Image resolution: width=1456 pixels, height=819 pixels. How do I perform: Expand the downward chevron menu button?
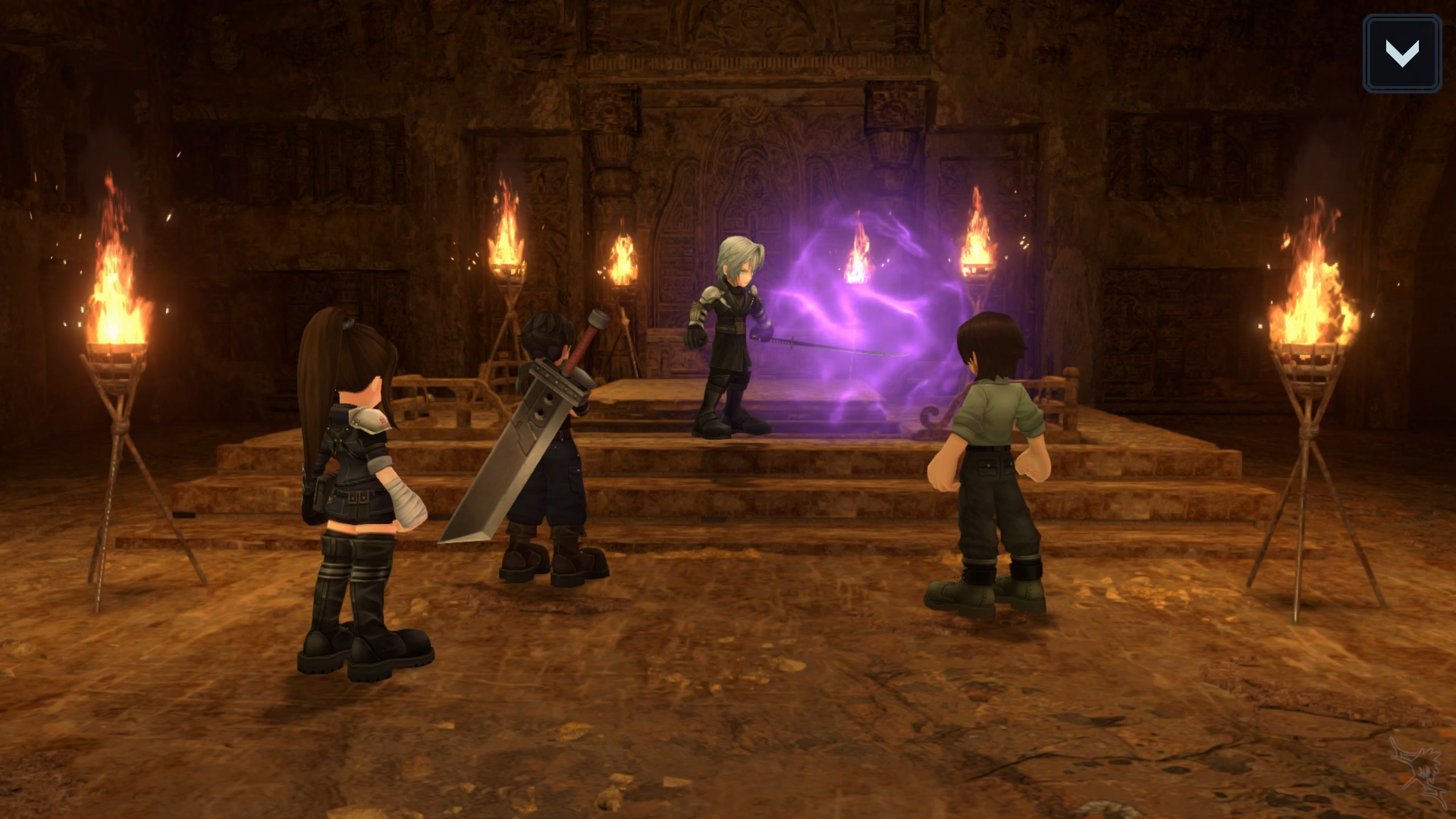(x=1401, y=54)
